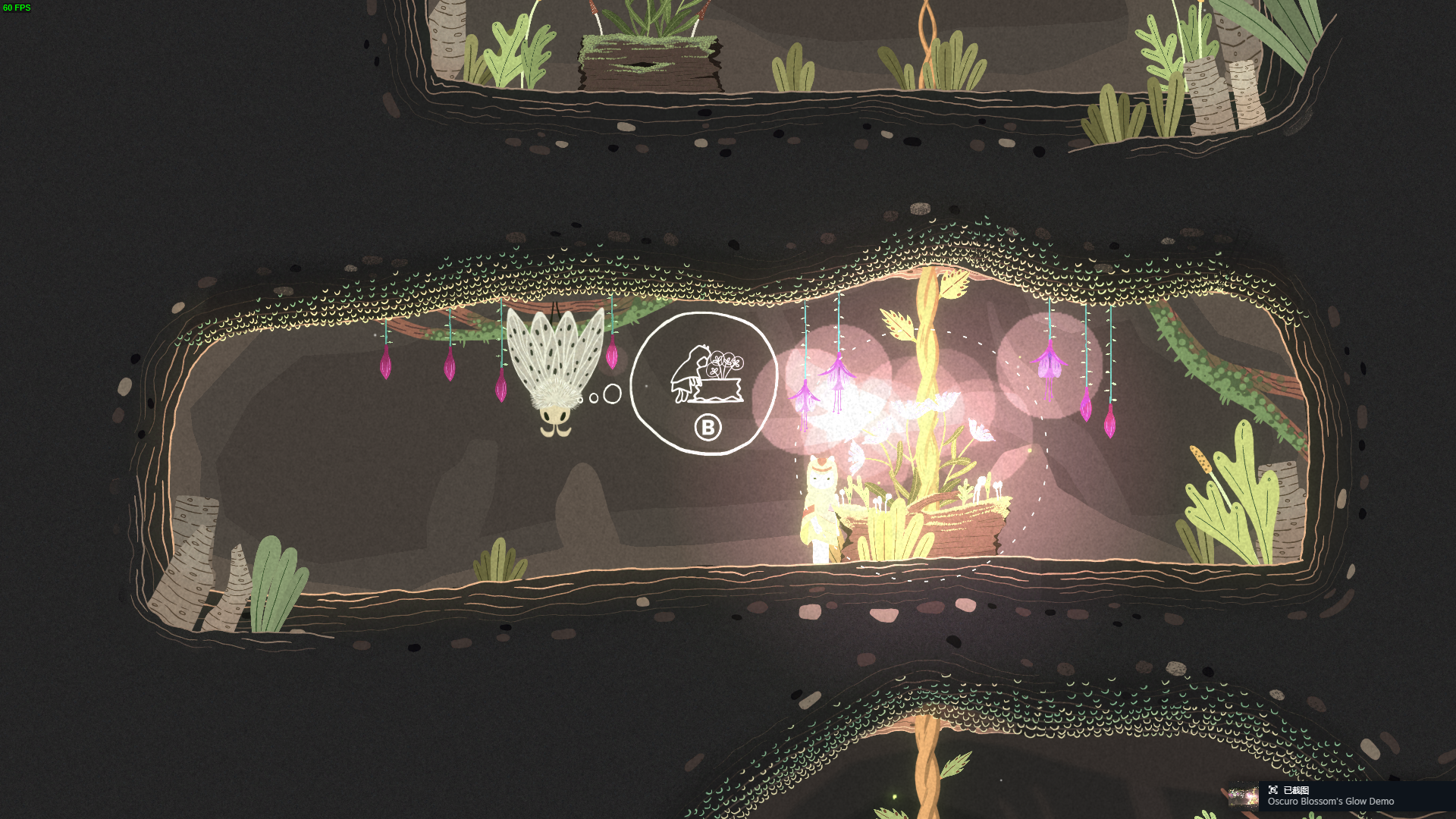Click the screenshot thumbnail in the notification
This screenshot has width=1456, height=819.
point(1243,796)
